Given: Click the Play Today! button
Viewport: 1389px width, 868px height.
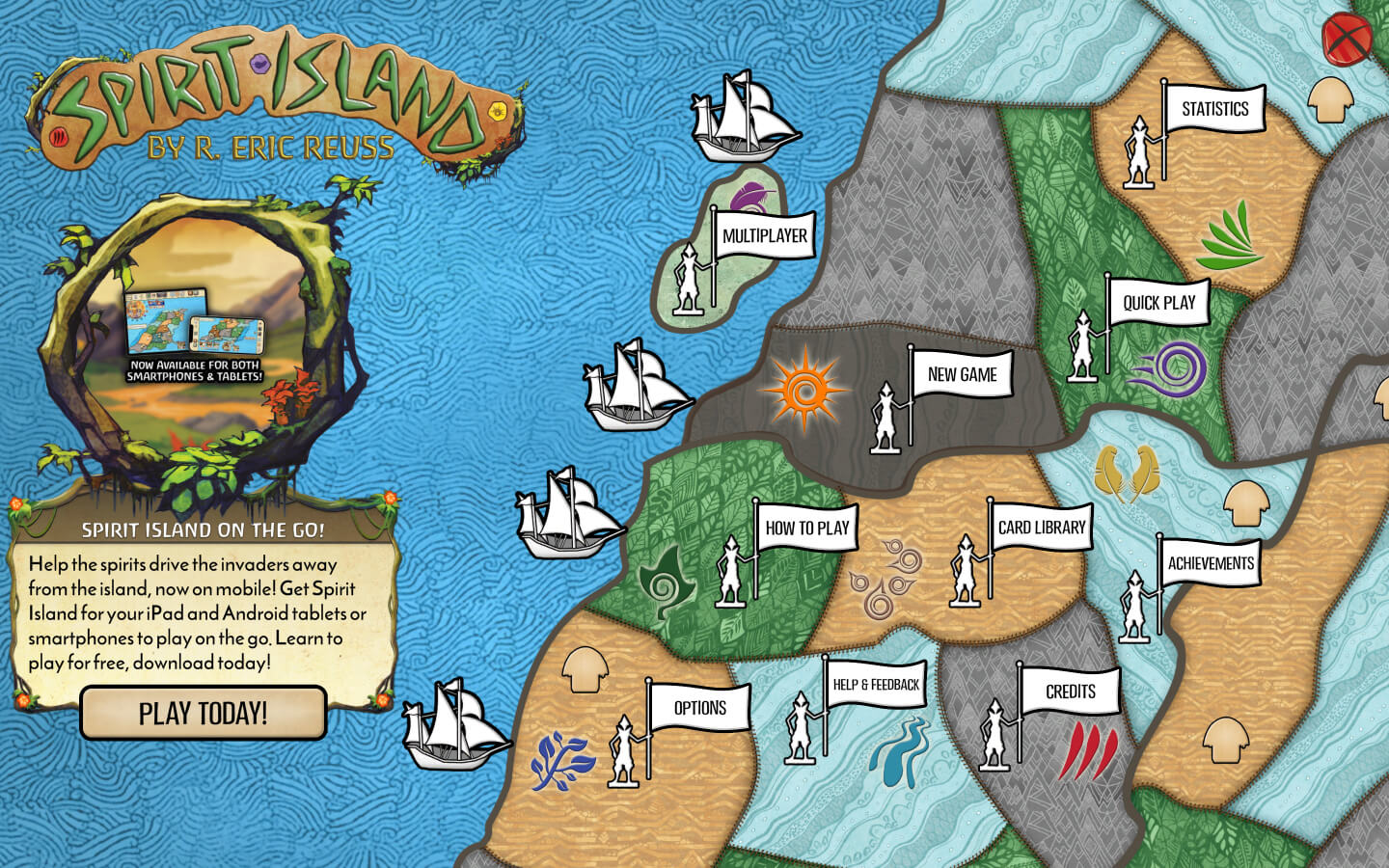Looking at the screenshot, I should (203, 714).
